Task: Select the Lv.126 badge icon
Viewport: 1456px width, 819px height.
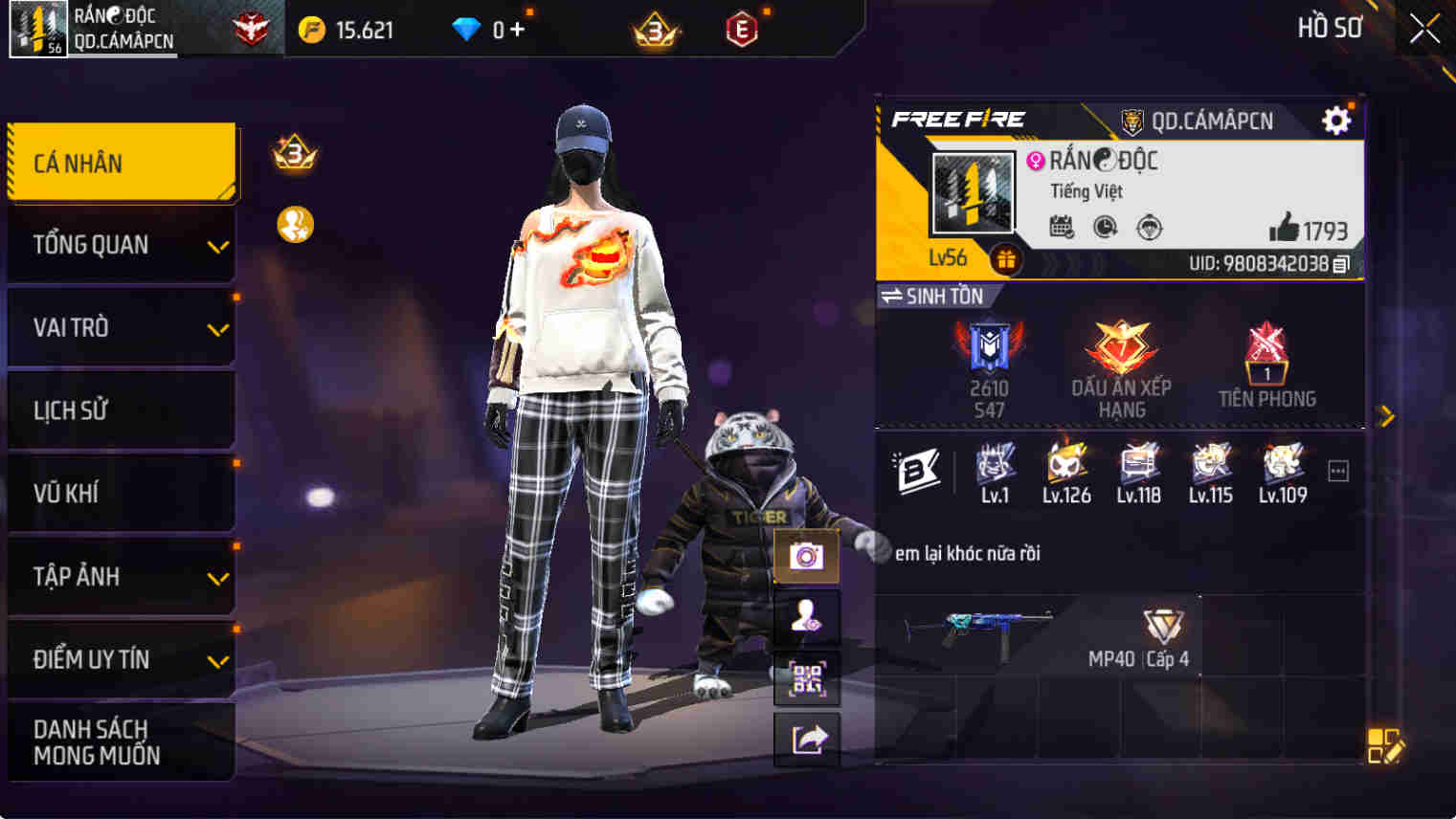Action: (x=1065, y=466)
